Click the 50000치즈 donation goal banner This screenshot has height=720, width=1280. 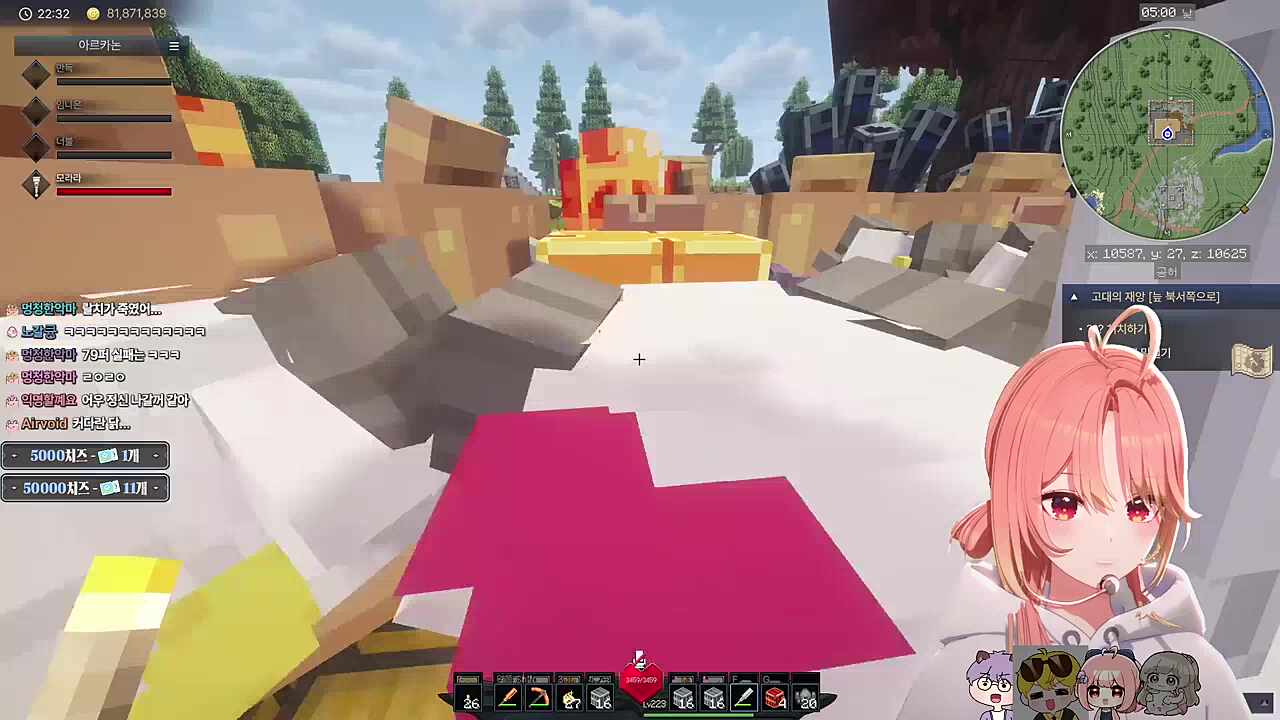[85, 488]
